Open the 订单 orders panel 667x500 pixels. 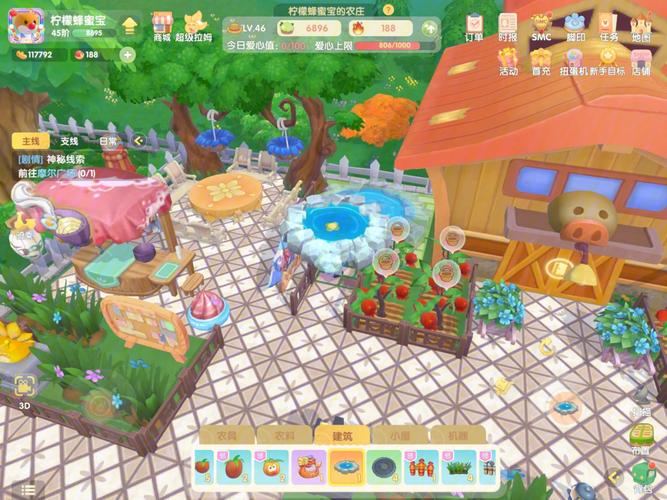click(x=474, y=25)
